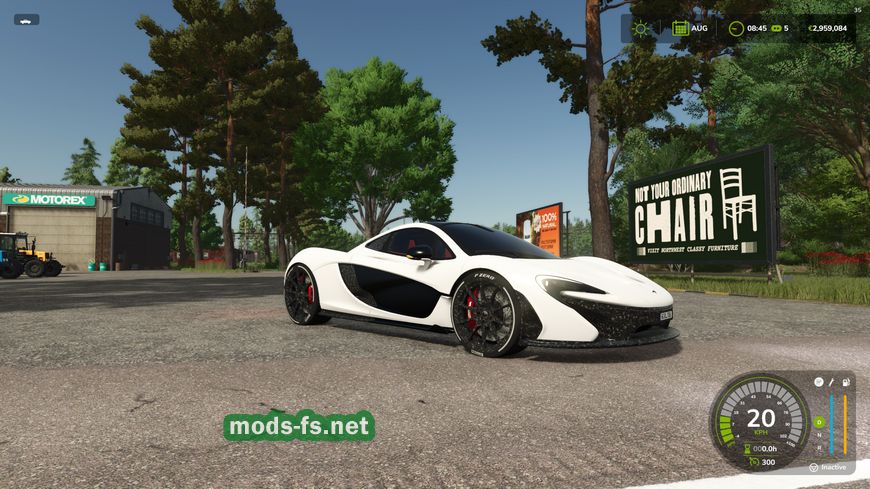870x489 pixels.
Task: Click the car vehicle icon badge
Action: [26, 19]
